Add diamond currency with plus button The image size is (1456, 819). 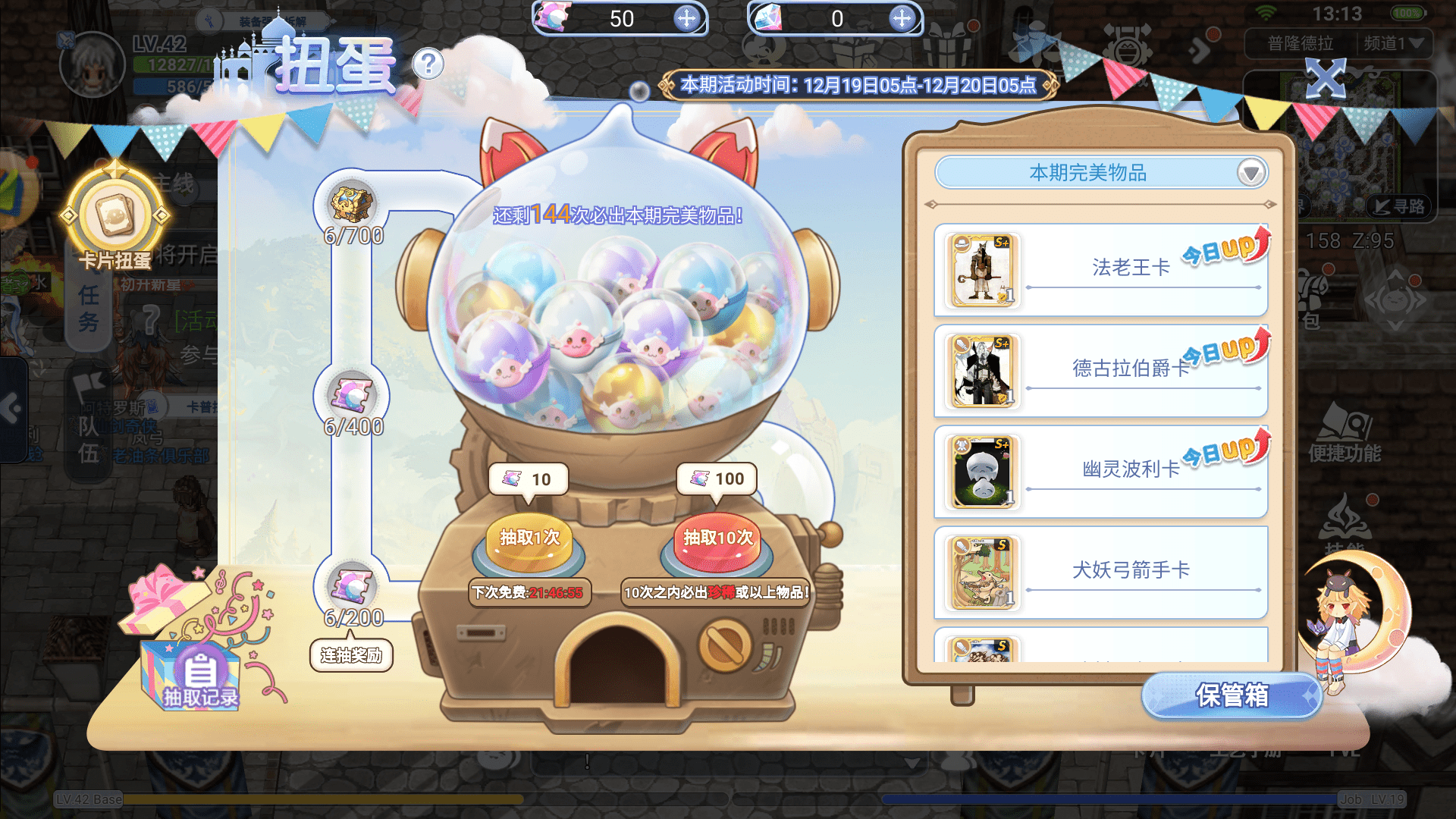902,19
